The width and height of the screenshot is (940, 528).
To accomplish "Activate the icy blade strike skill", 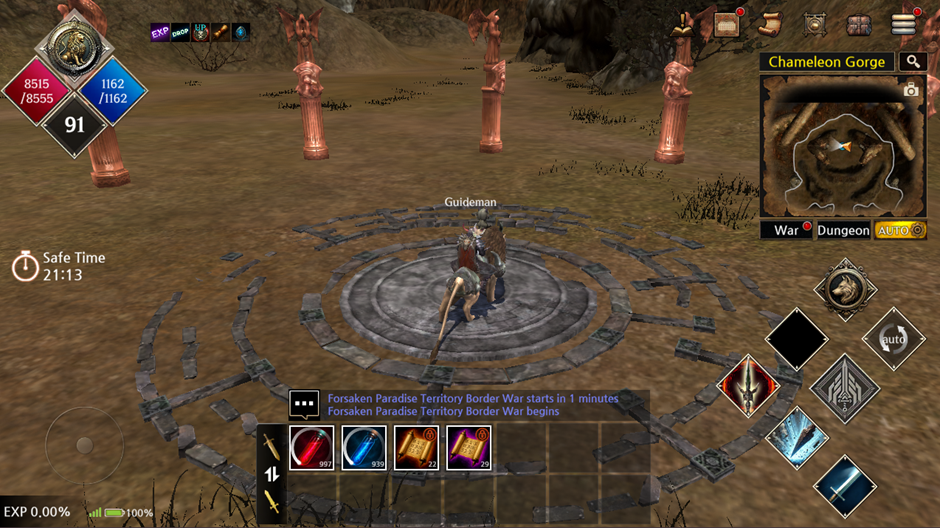I will tap(797, 437).
